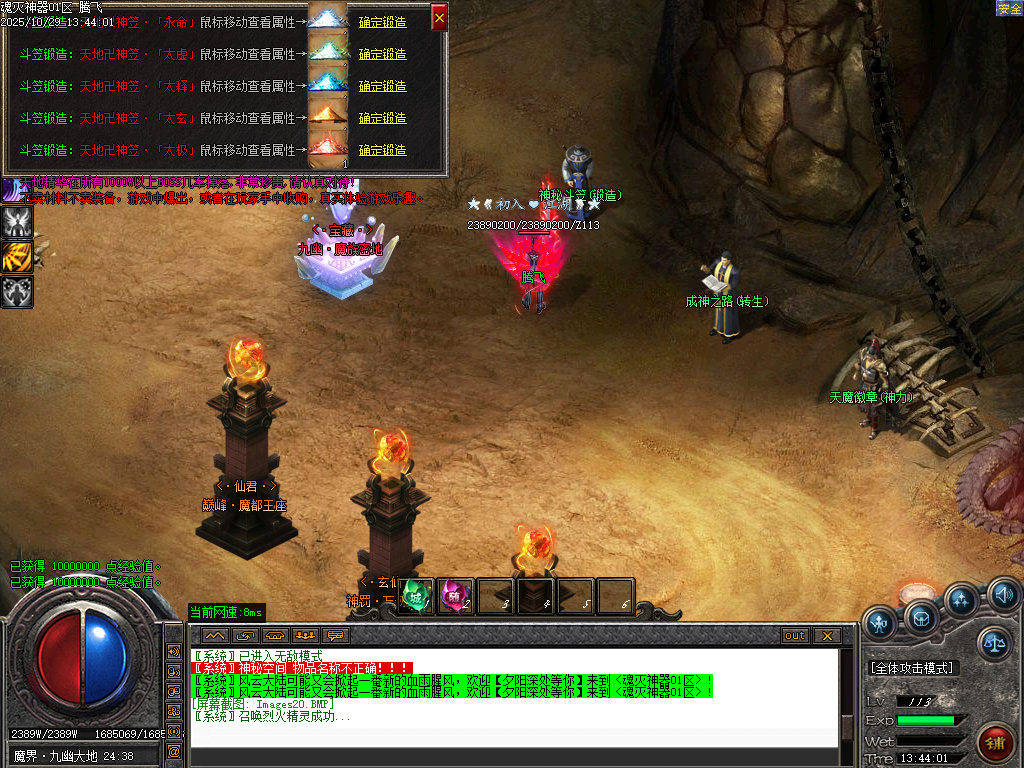
Task: Use the pink 随 item in hotbar
Action: (456, 596)
